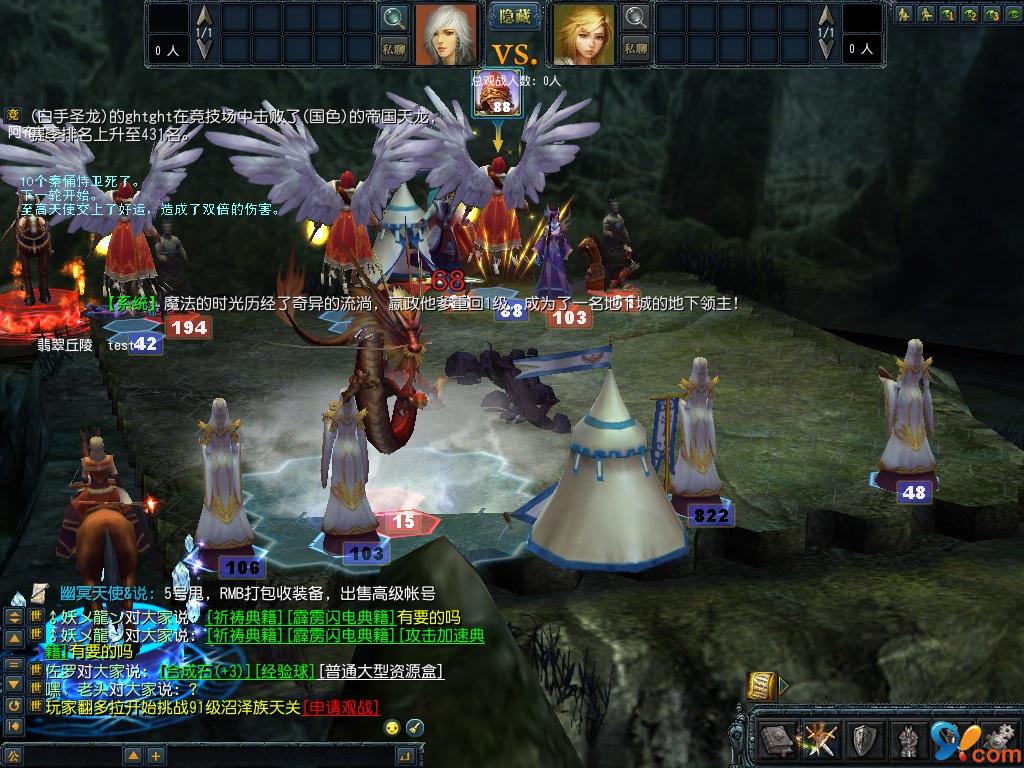This screenshot has height=768, width=1024.
Task: Open the chat emoticon smiley picker
Action: 393,727
